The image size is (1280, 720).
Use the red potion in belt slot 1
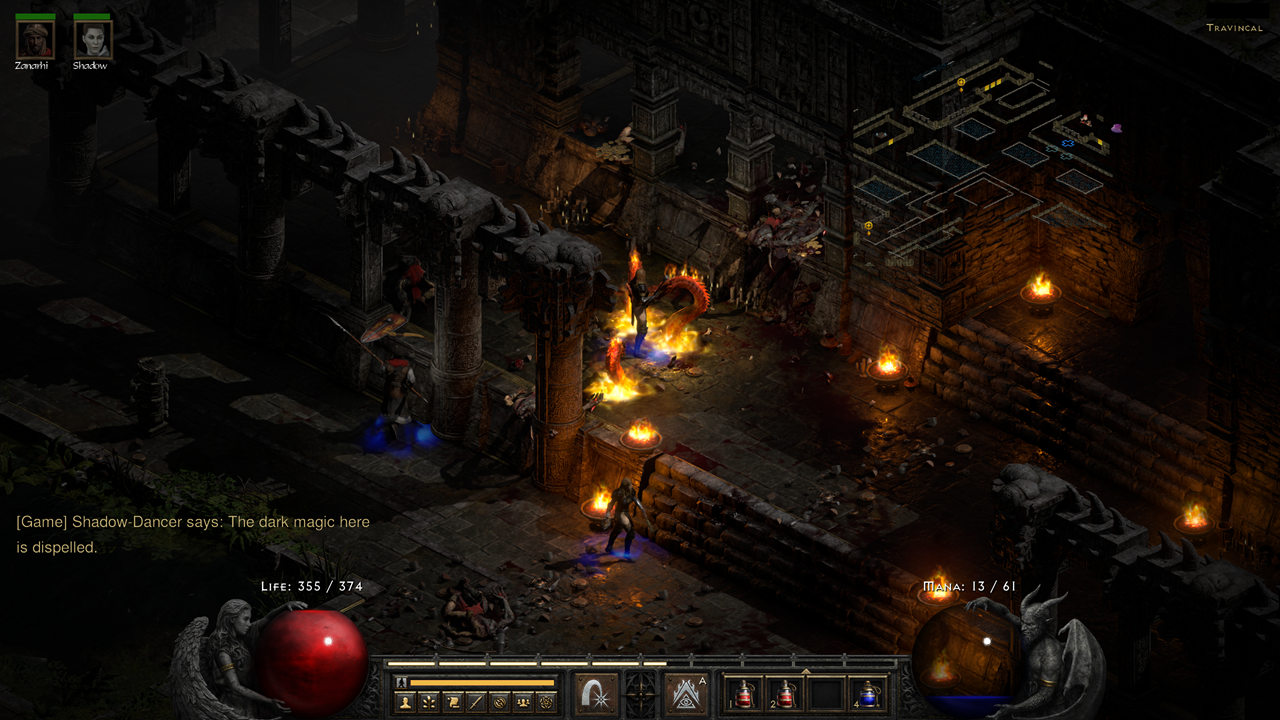745,694
